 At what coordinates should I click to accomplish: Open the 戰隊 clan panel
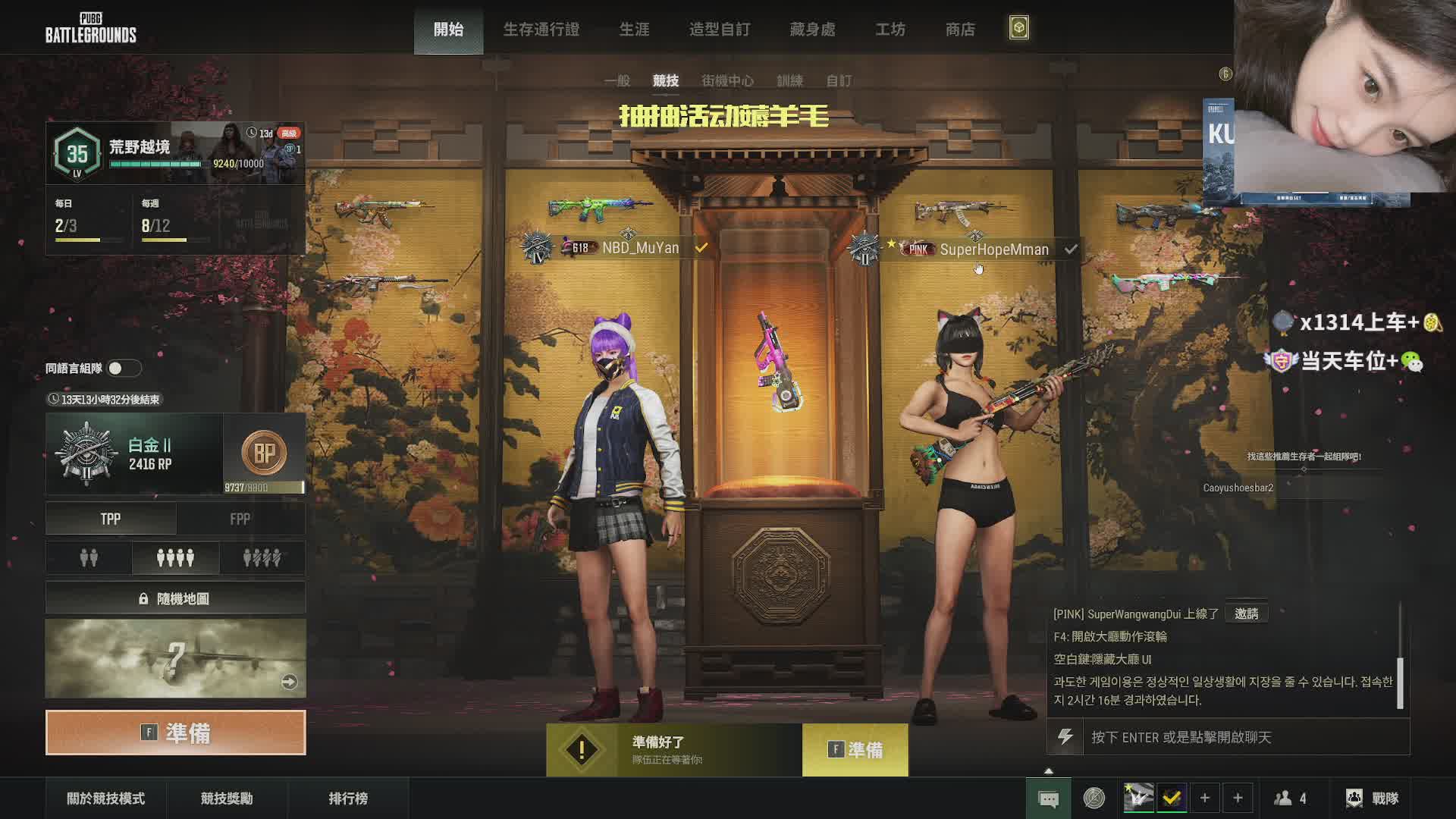pos(1373,799)
